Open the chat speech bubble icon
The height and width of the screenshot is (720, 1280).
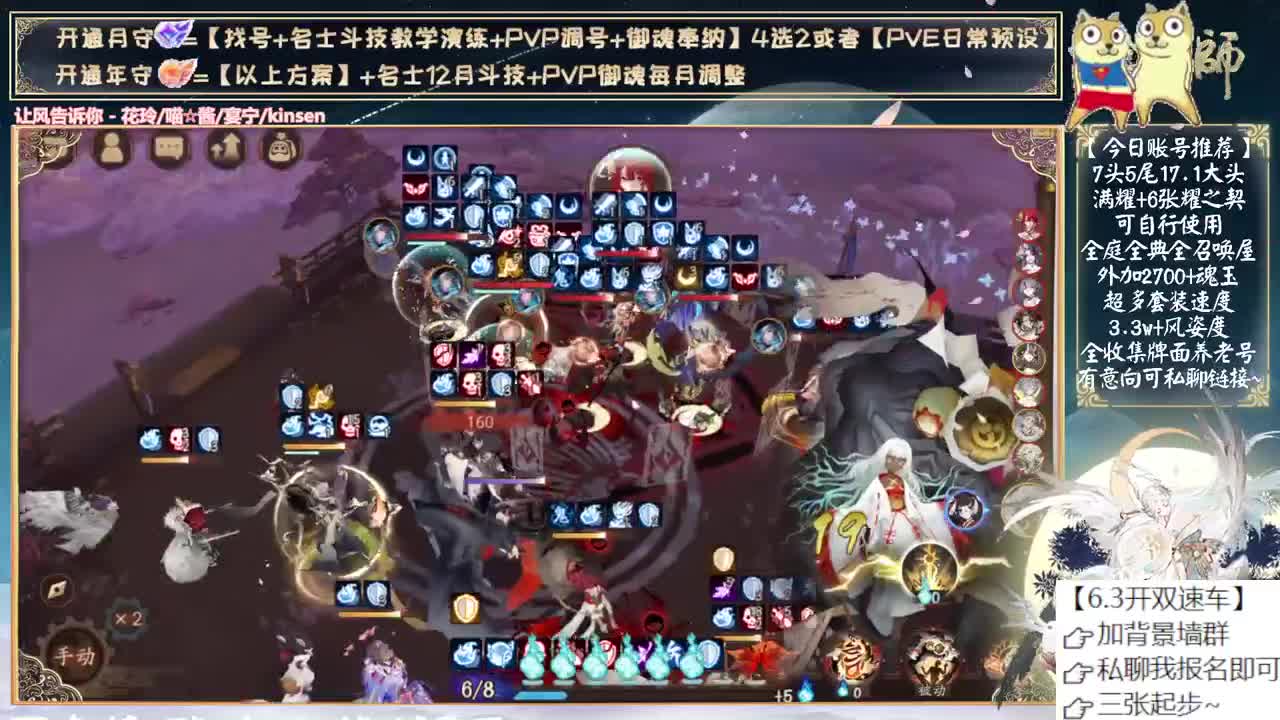coord(168,148)
